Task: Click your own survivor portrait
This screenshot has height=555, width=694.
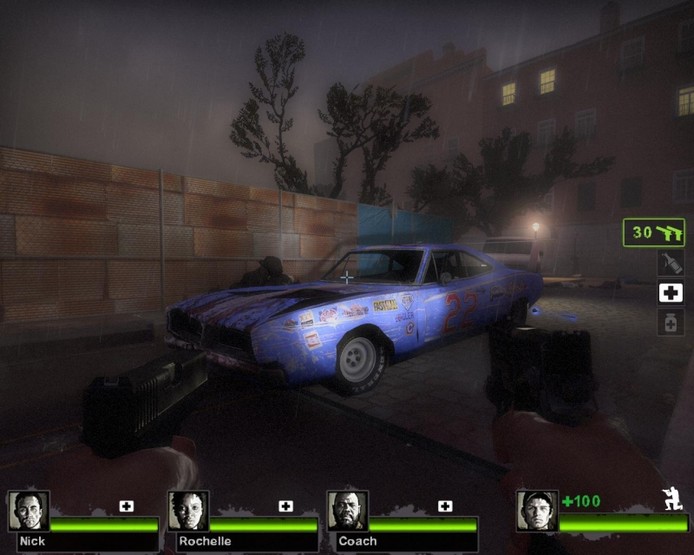Action: coord(537,510)
